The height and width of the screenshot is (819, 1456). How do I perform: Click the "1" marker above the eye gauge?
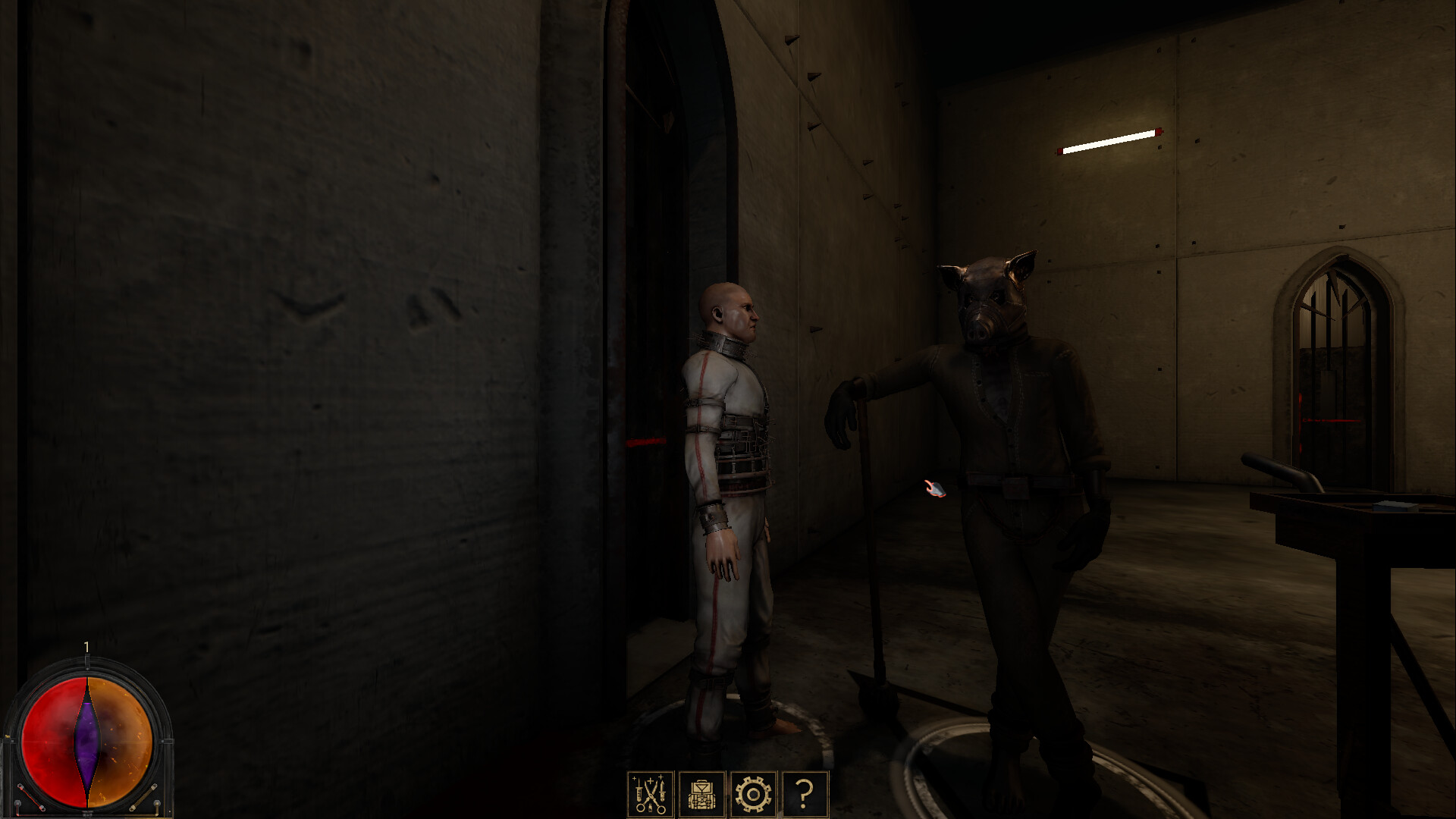[86, 646]
